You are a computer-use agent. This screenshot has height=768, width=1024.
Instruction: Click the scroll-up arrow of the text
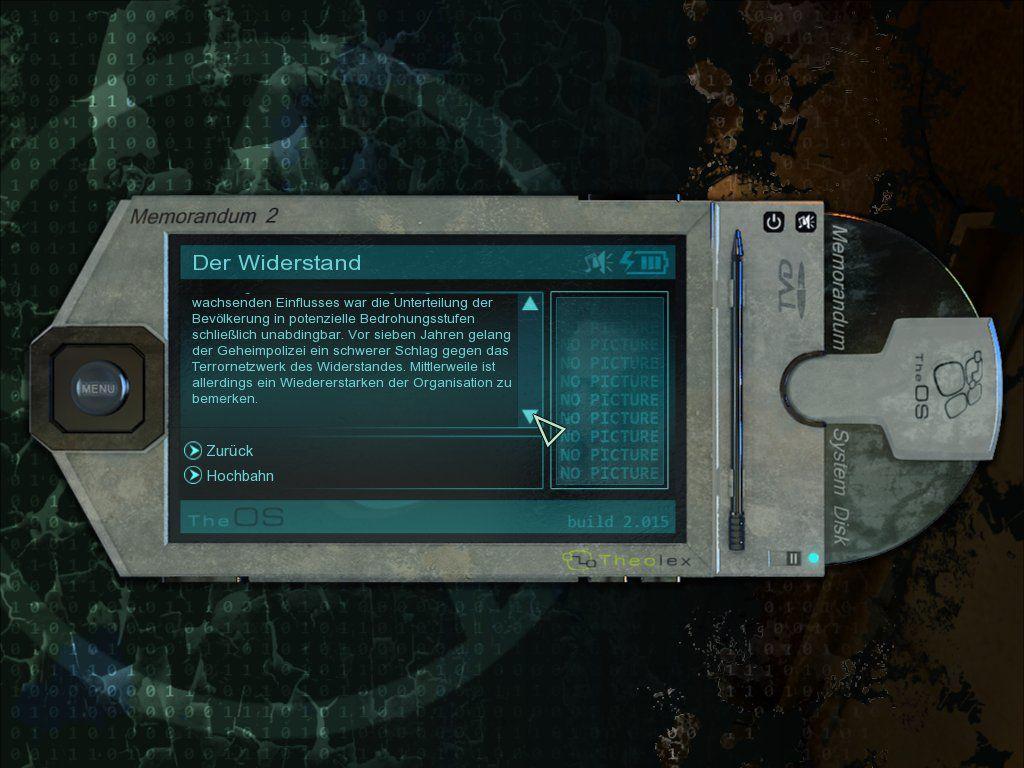pyautogui.click(x=530, y=304)
